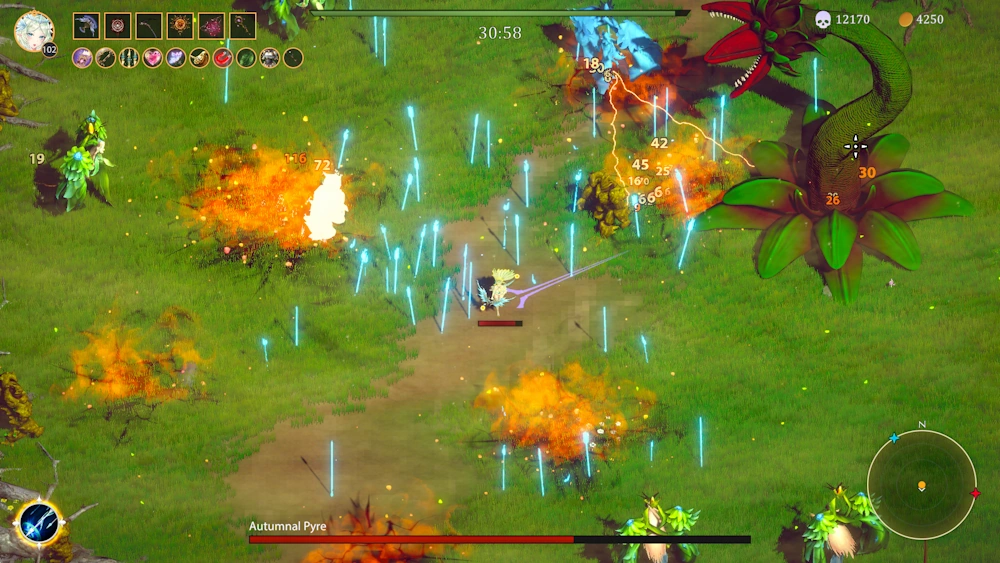
Task: Click the red magnet passive icon
Action: pyautogui.click(x=222, y=58)
